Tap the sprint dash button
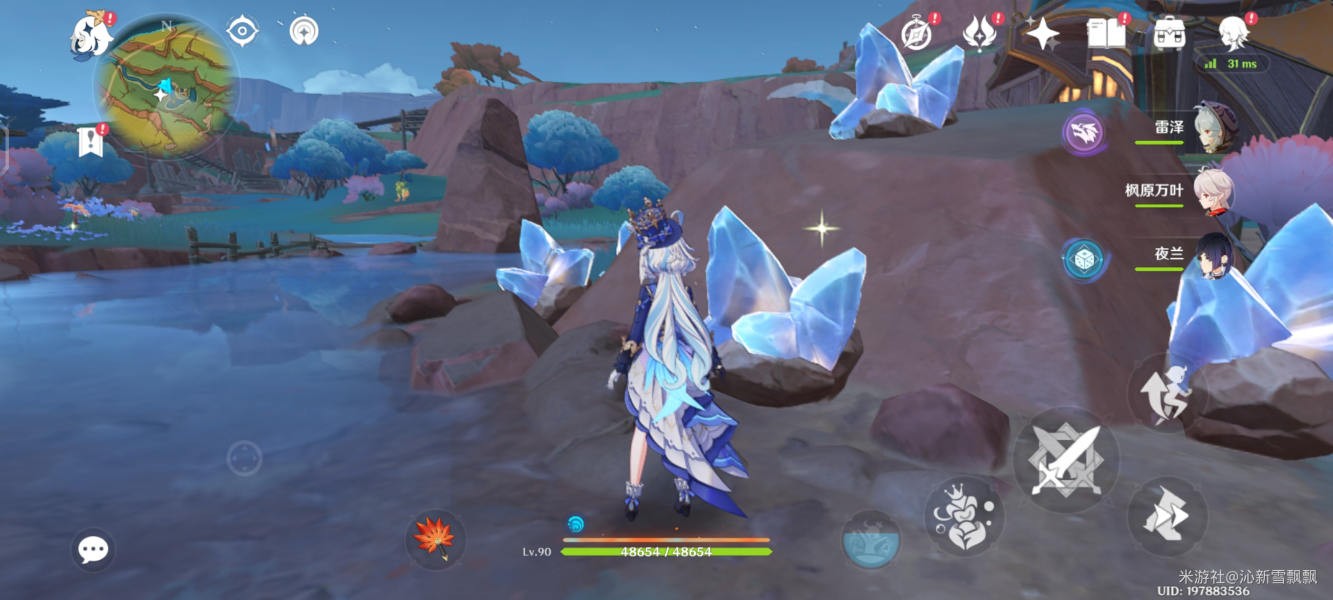This screenshot has height=600, width=1333. 1167,516
